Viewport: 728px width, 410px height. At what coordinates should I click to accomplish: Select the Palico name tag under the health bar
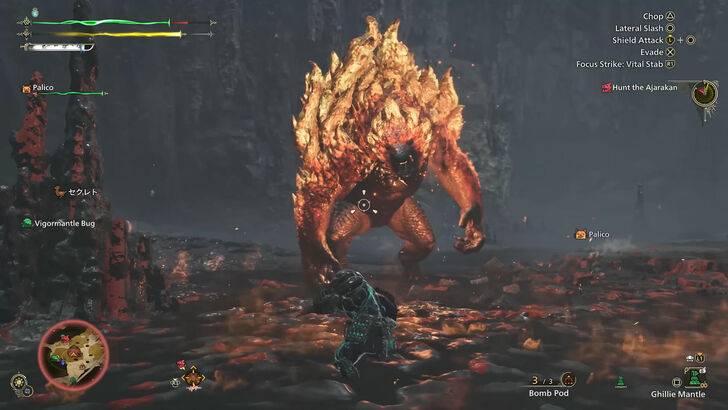click(x=42, y=89)
